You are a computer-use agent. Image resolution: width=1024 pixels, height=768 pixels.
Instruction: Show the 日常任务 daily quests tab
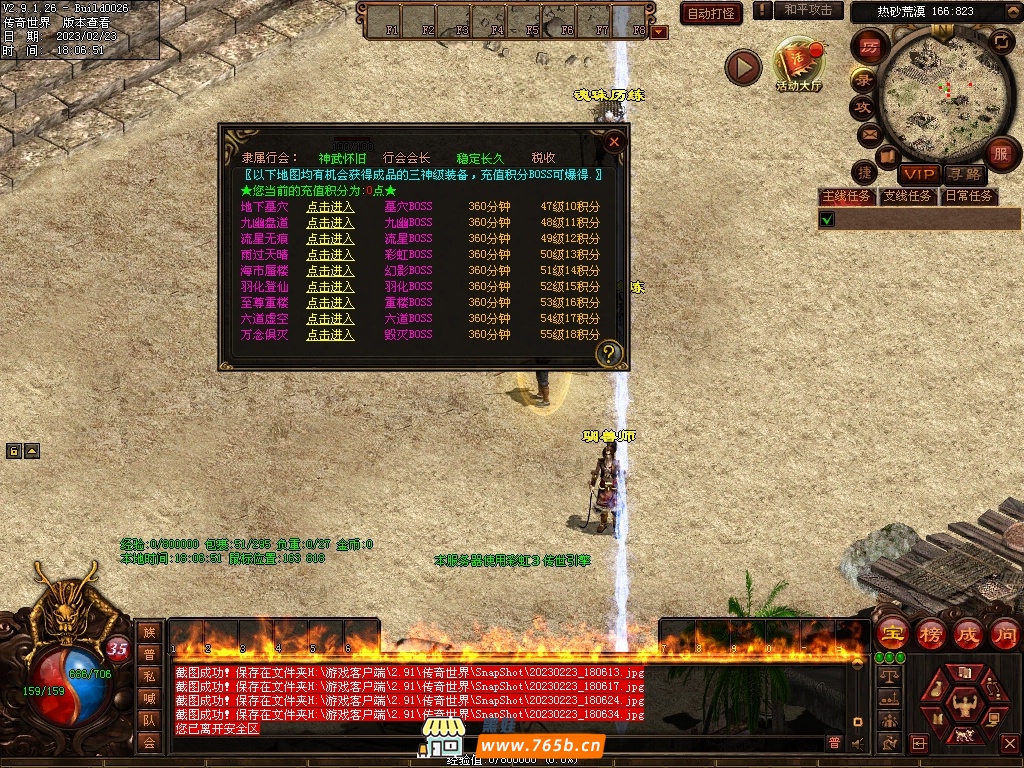969,196
